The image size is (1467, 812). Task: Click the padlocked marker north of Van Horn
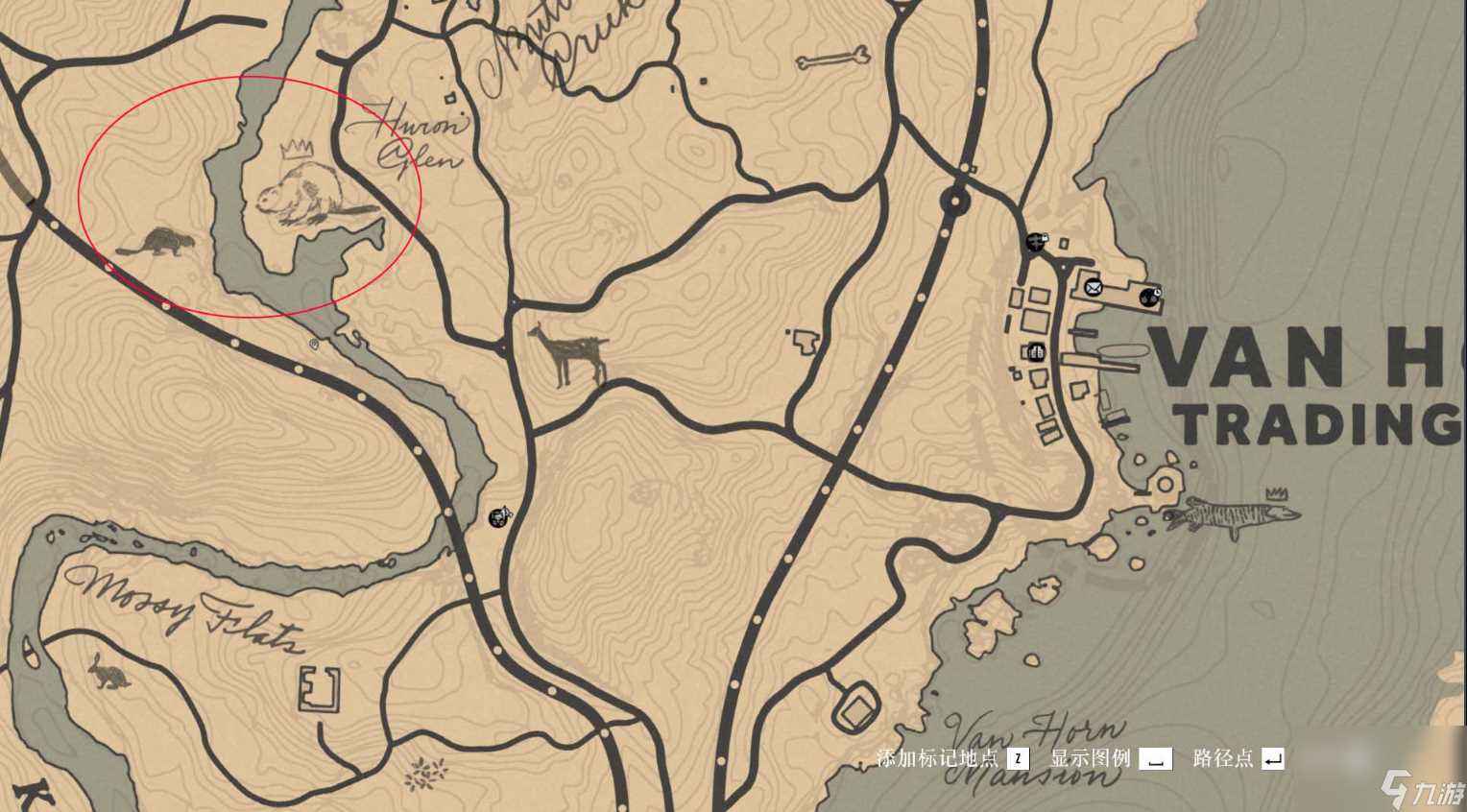1036,241
